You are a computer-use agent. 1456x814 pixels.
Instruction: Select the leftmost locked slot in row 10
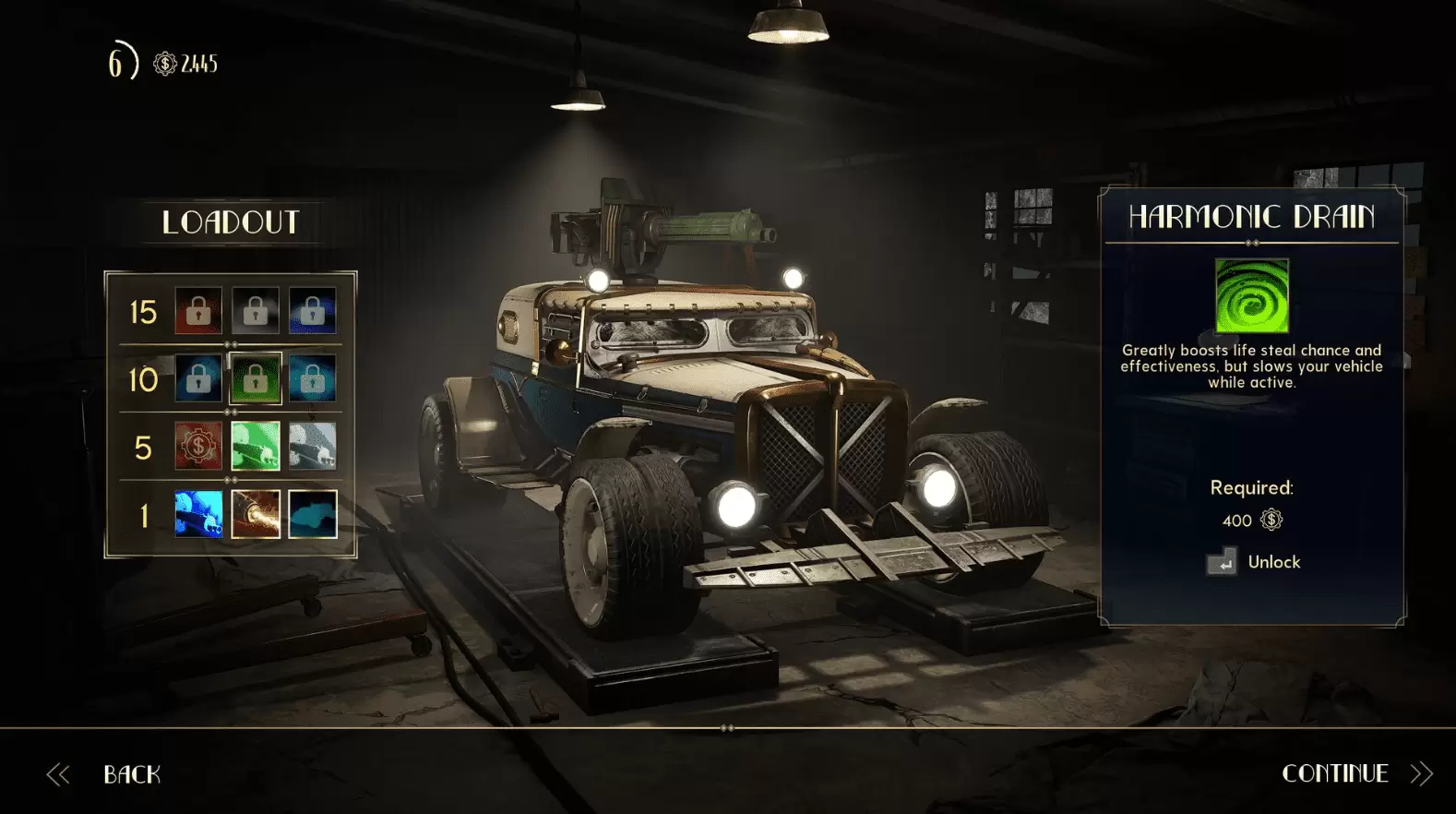coord(197,378)
